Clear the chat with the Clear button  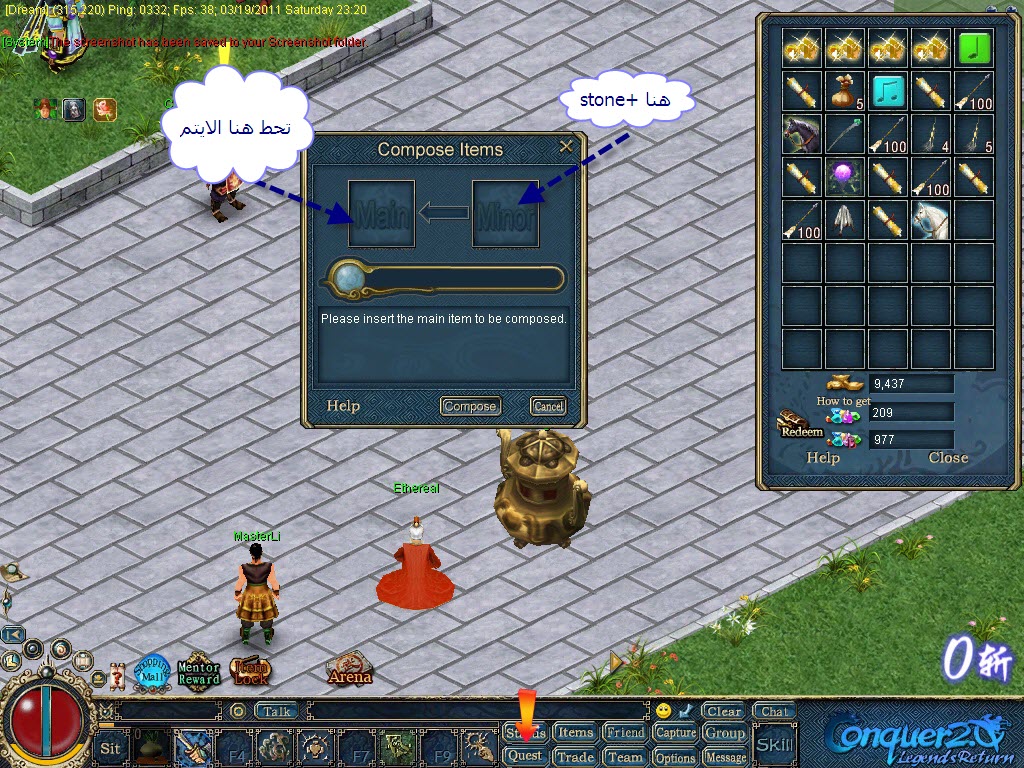tap(723, 712)
